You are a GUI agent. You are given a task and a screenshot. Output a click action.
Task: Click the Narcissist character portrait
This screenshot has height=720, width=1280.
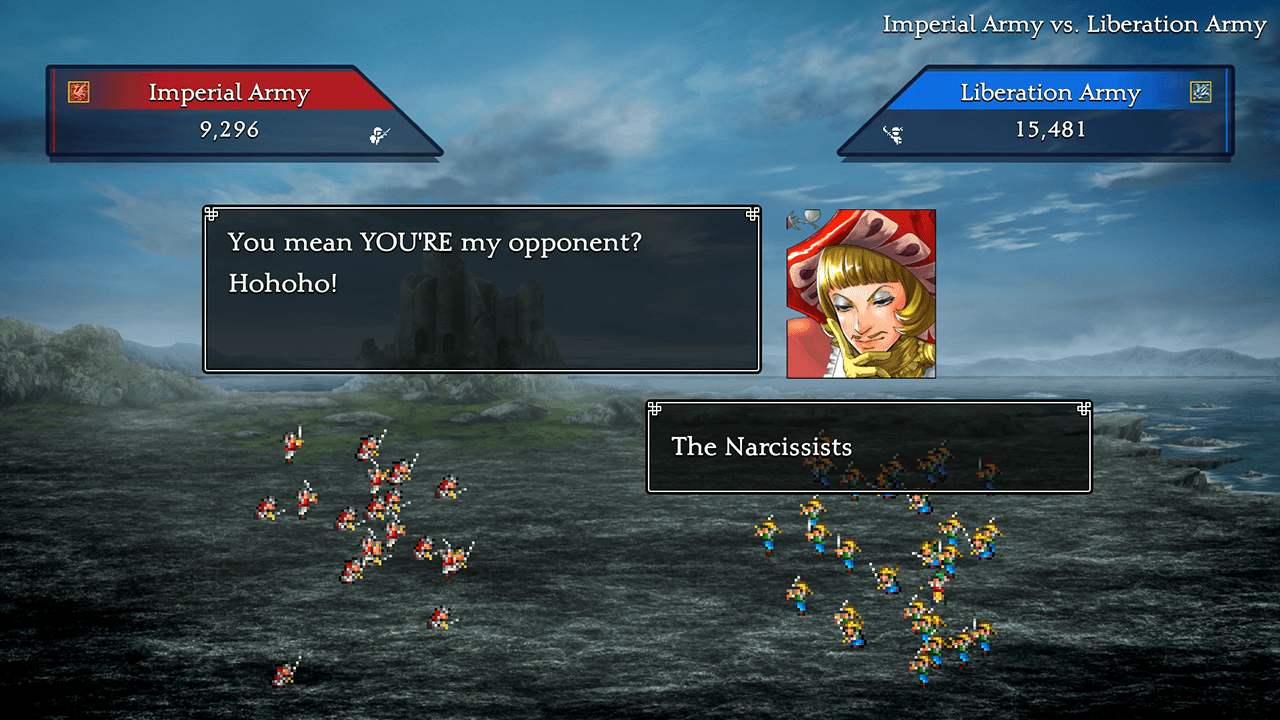pos(861,294)
